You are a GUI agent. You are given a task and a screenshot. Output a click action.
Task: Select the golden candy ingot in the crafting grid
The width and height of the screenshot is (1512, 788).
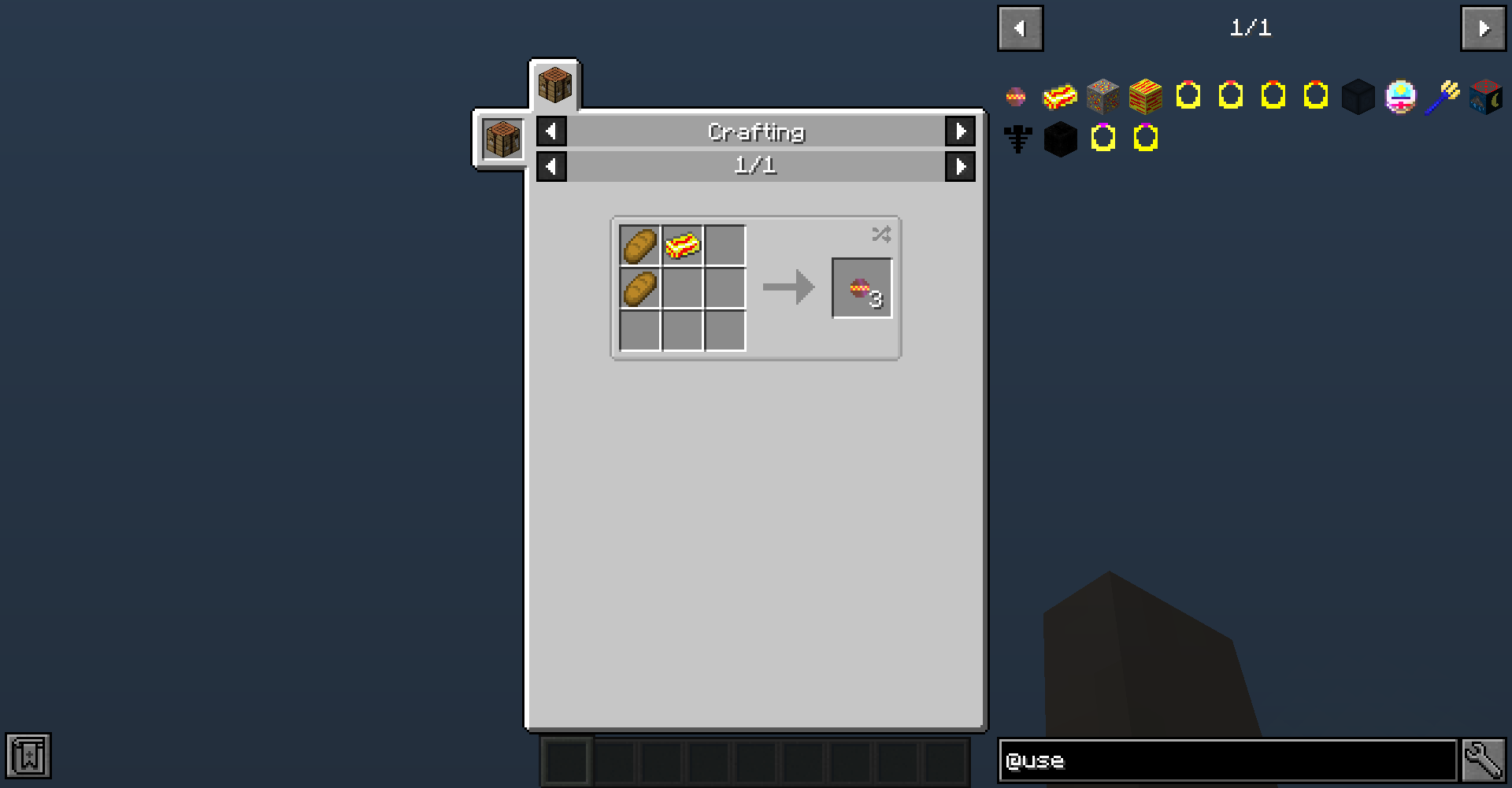(680, 246)
